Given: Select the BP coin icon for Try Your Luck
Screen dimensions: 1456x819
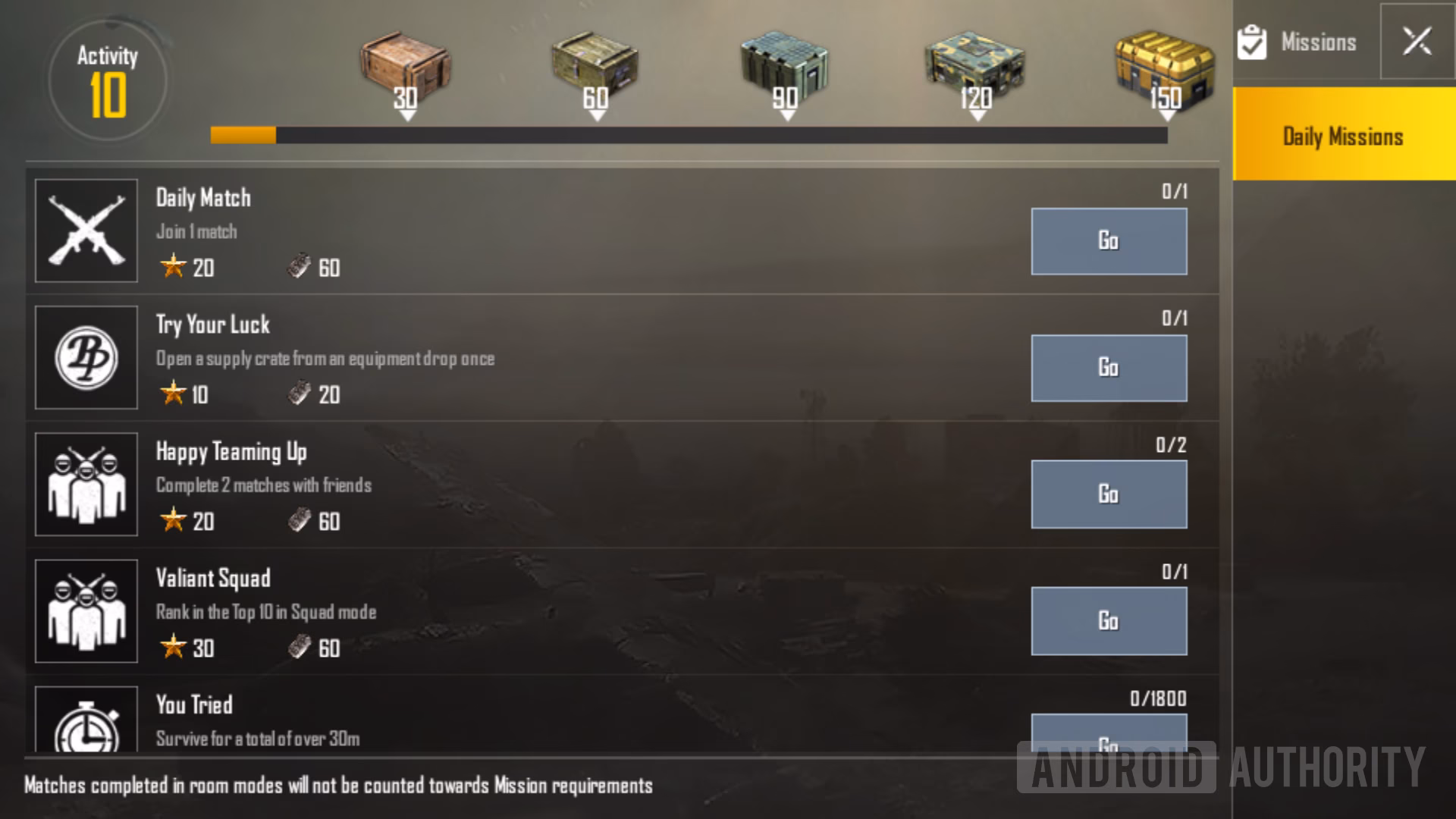Looking at the screenshot, I should [x=86, y=357].
